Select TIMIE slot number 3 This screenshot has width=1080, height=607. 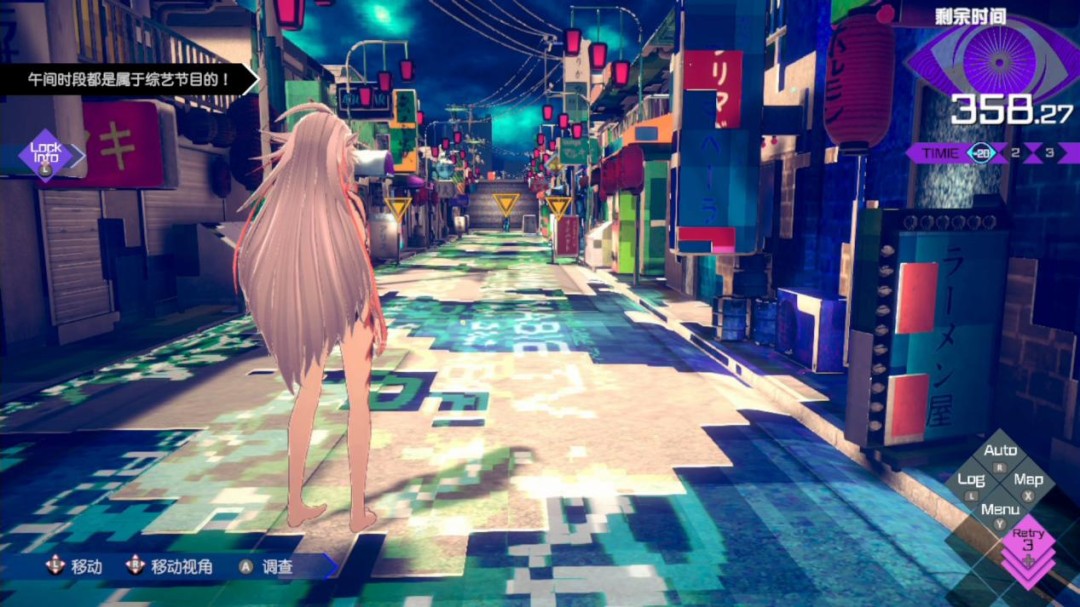1049,153
